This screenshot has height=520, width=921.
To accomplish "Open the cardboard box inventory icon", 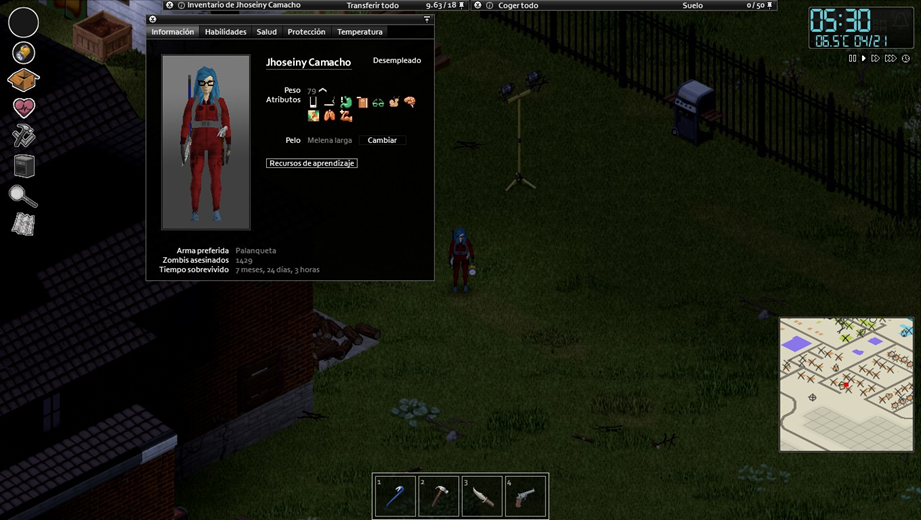I will tap(23, 79).
